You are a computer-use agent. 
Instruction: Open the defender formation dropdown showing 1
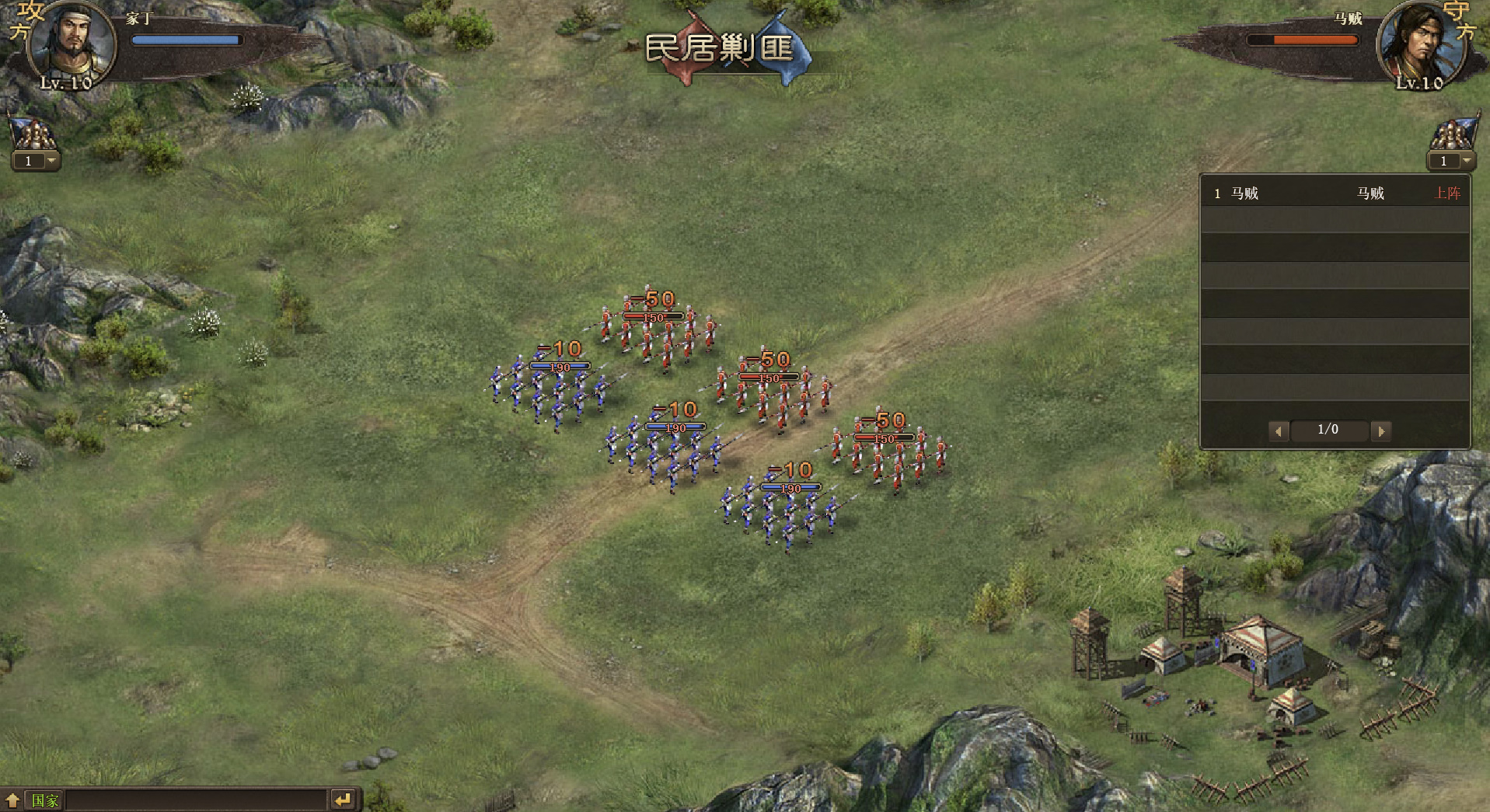click(1467, 161)
